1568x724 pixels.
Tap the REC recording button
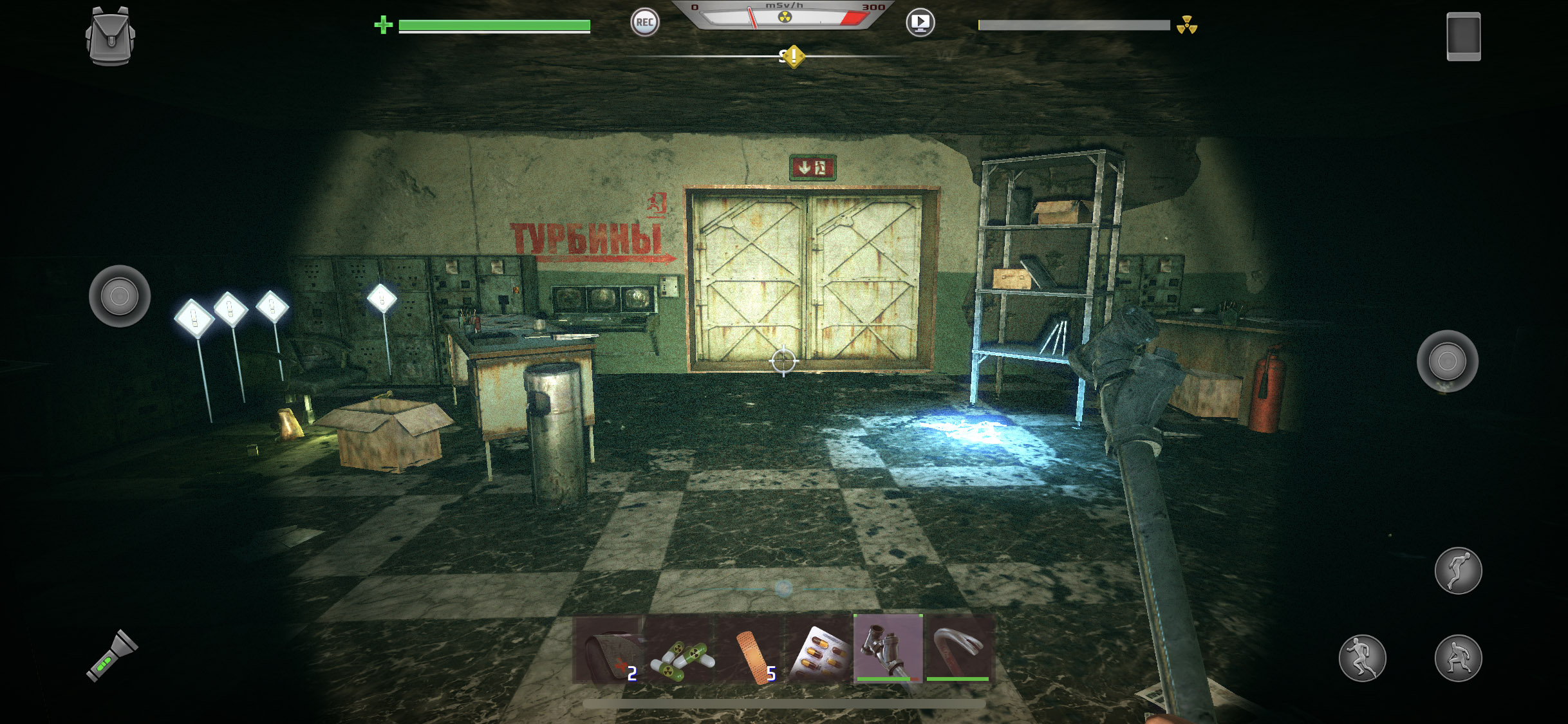(644, 23)
